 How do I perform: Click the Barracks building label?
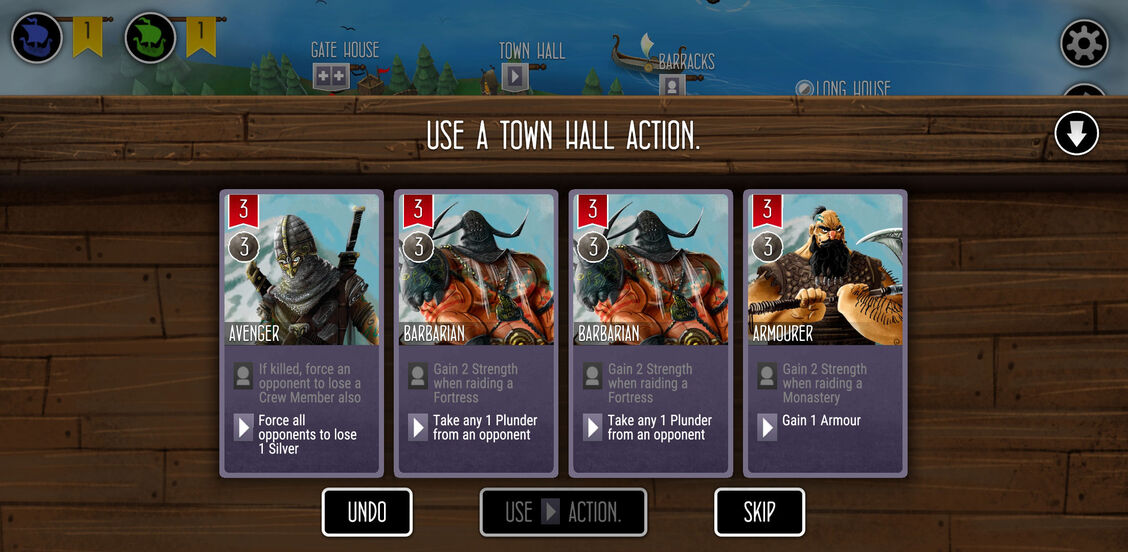(686, 62)
